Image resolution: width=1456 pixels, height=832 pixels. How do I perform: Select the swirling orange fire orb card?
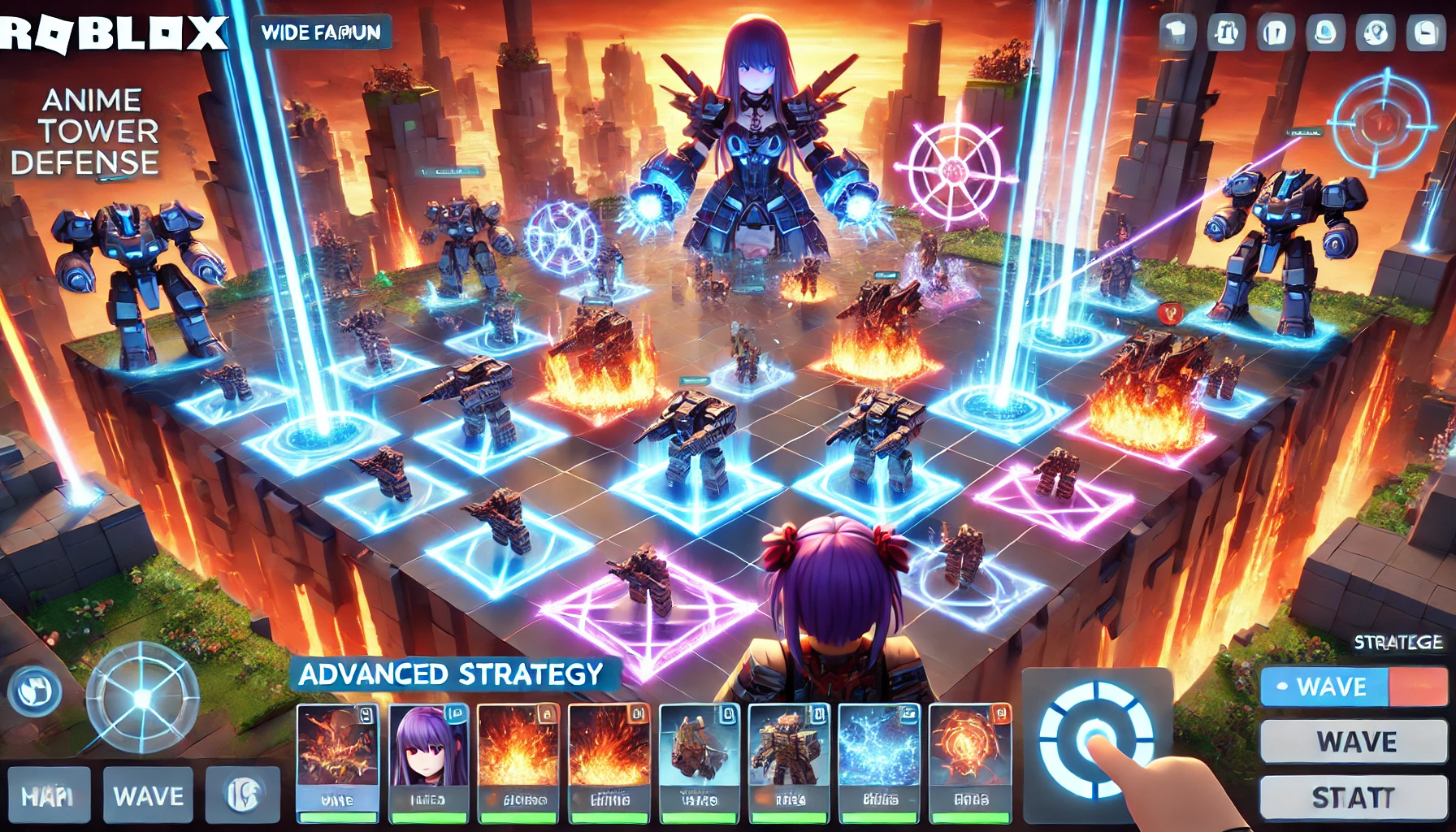coord(969,761)
